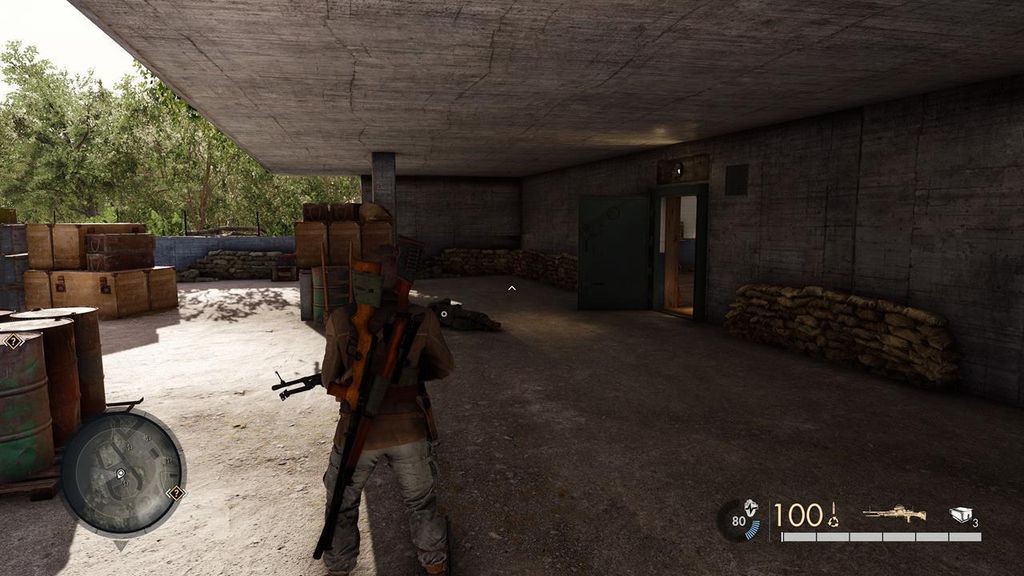Choose the item box with count 3
Image resolution: width=1024 pixels, height=576 pixels.
tap(962, 514)
